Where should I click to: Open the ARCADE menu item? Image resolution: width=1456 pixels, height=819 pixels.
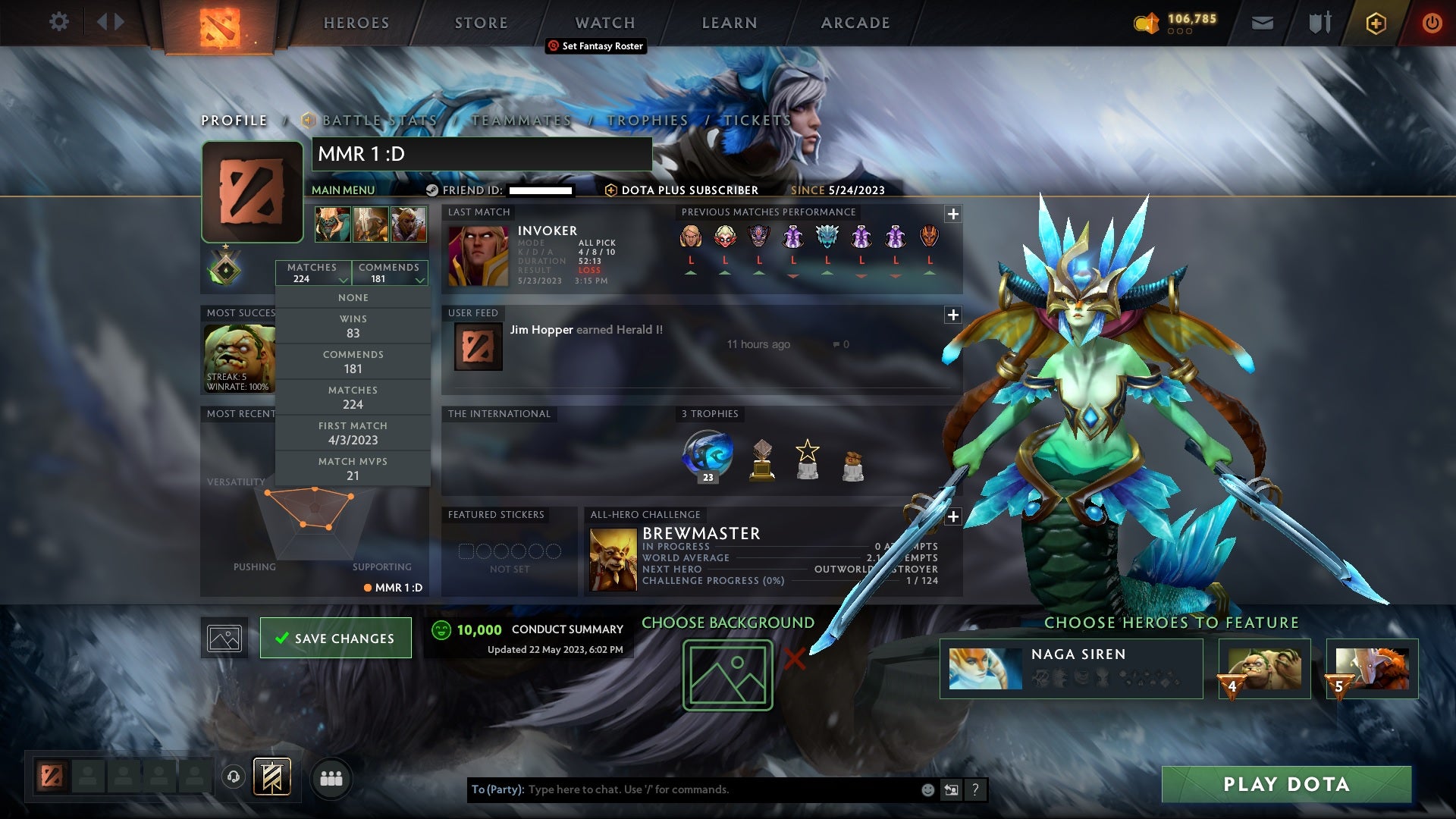855,22
